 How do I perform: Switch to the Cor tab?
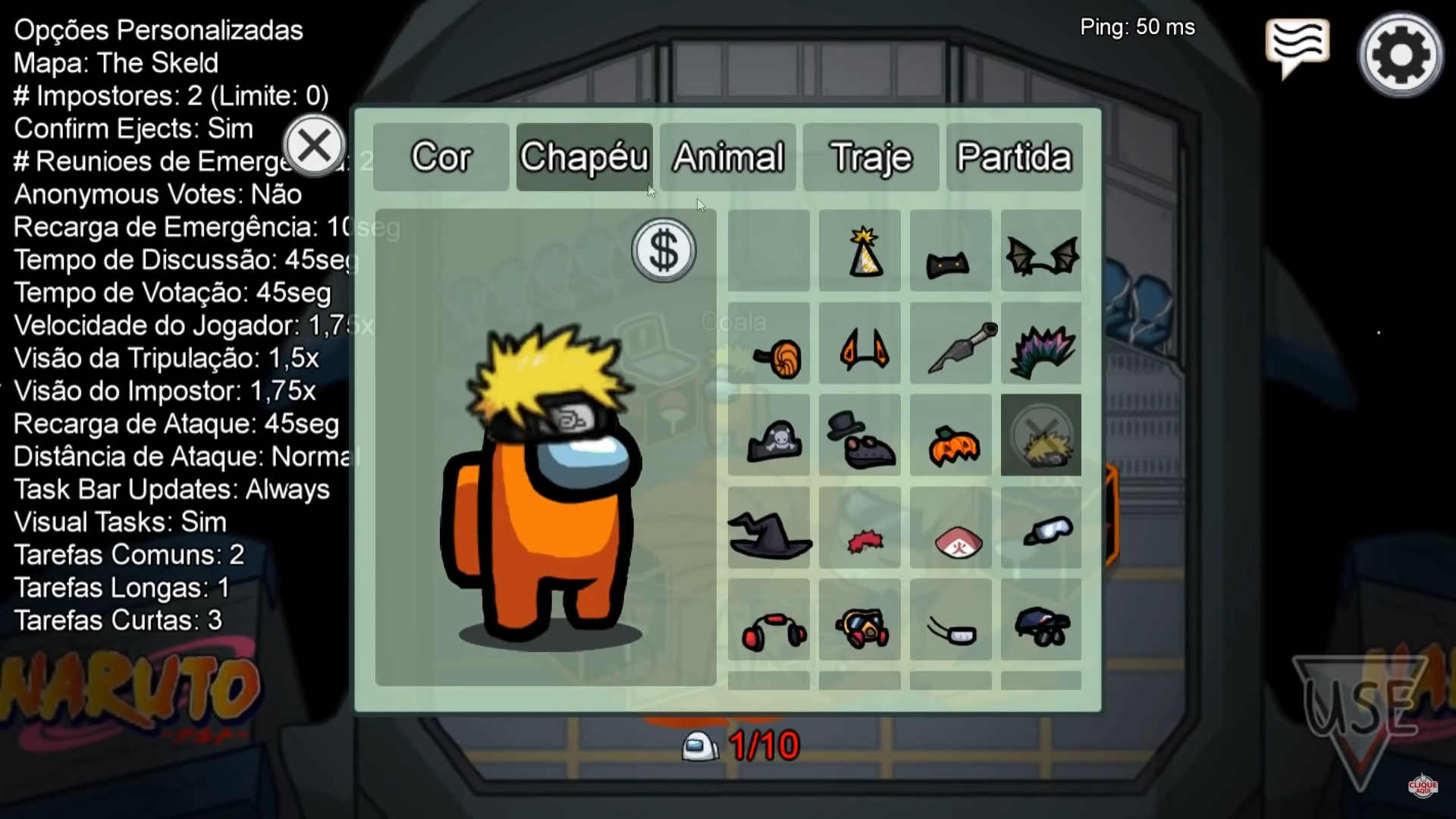pyautogui.click(x=441, y=158)
